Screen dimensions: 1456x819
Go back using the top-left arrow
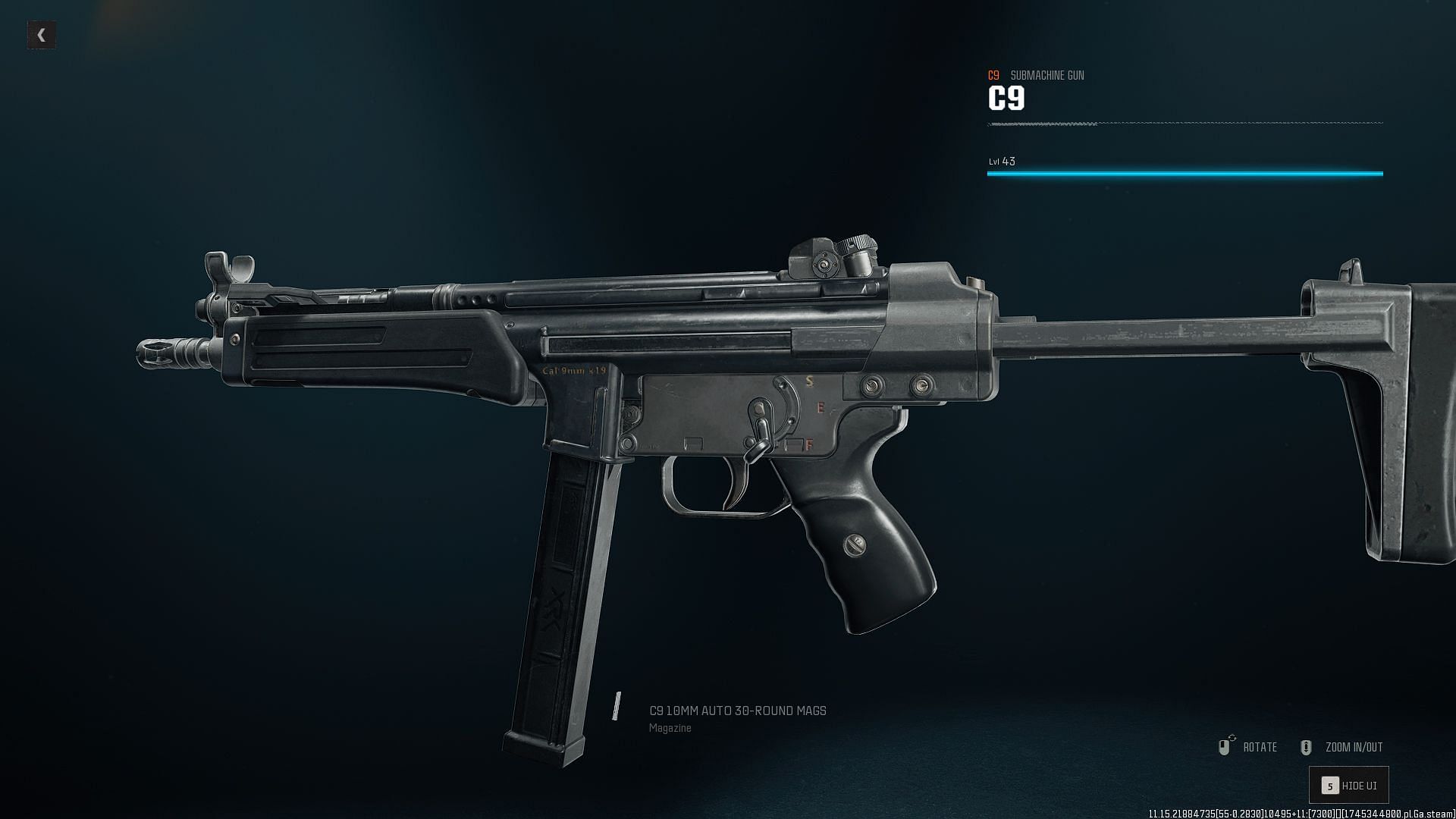pyautogui.click(x=42, y=35)
